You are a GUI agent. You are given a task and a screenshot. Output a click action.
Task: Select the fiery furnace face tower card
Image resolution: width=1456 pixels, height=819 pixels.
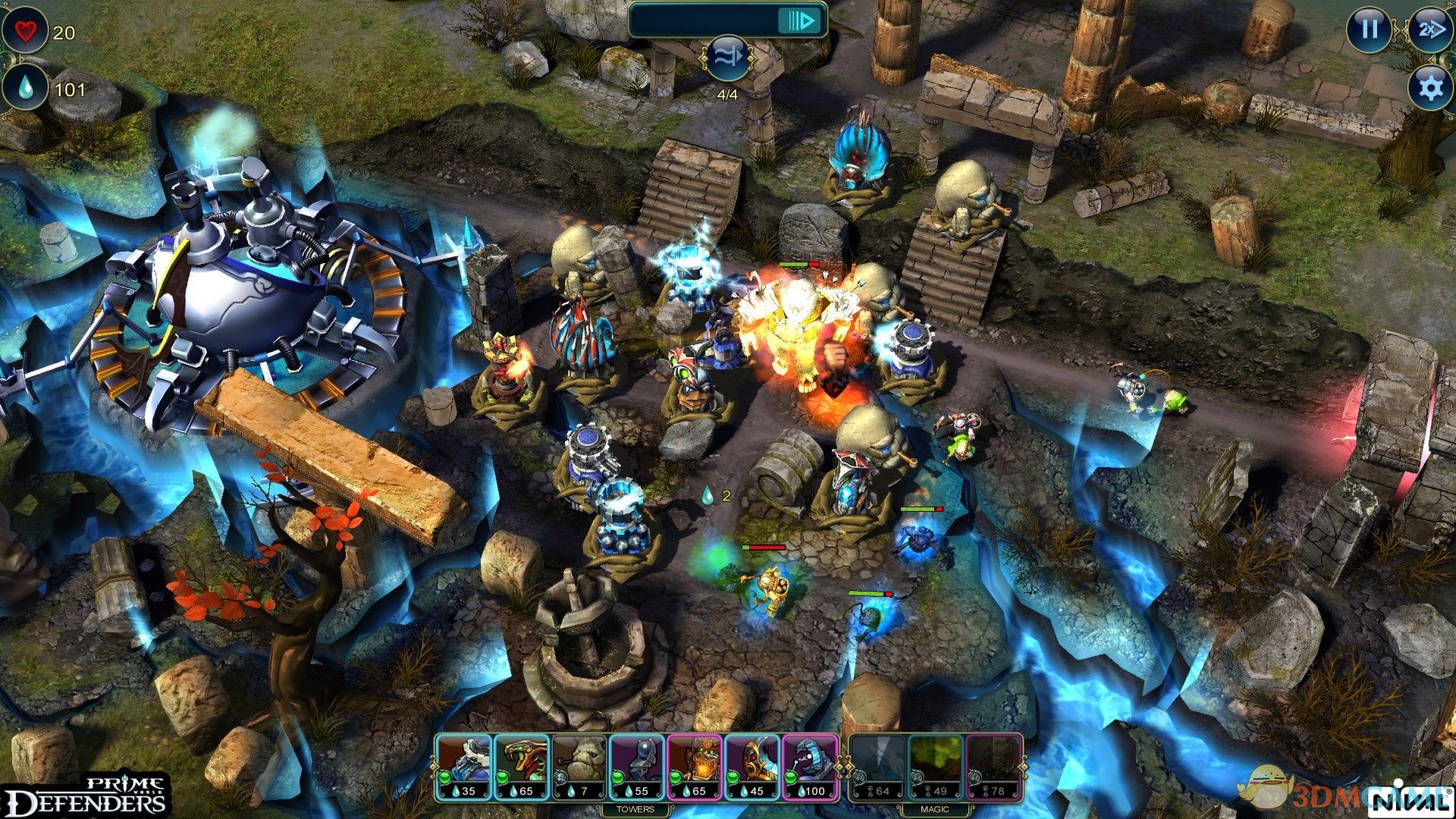695,767
